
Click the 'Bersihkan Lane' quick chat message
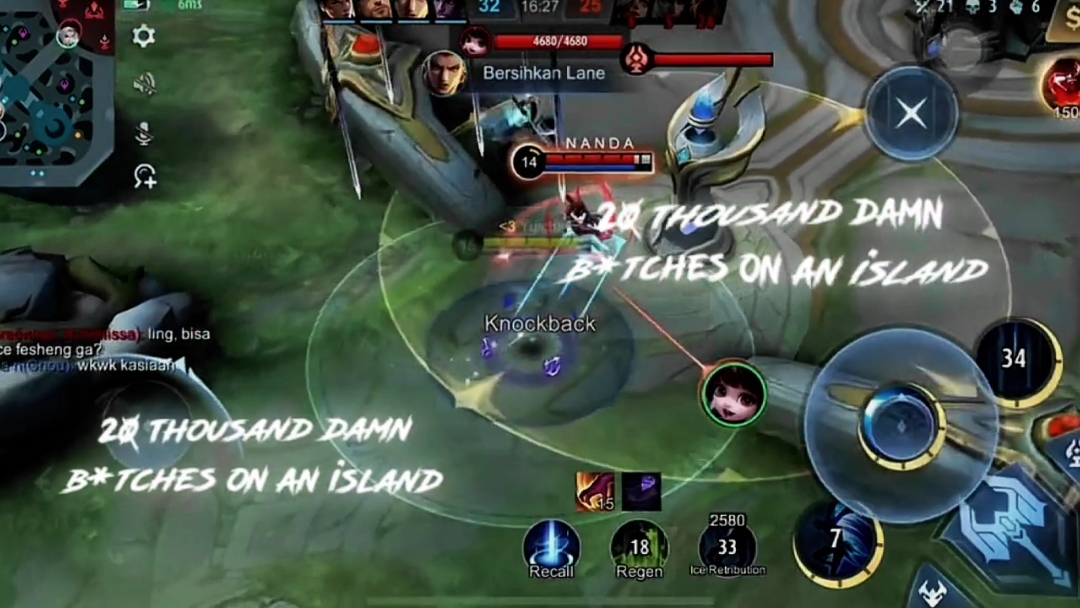528,73
